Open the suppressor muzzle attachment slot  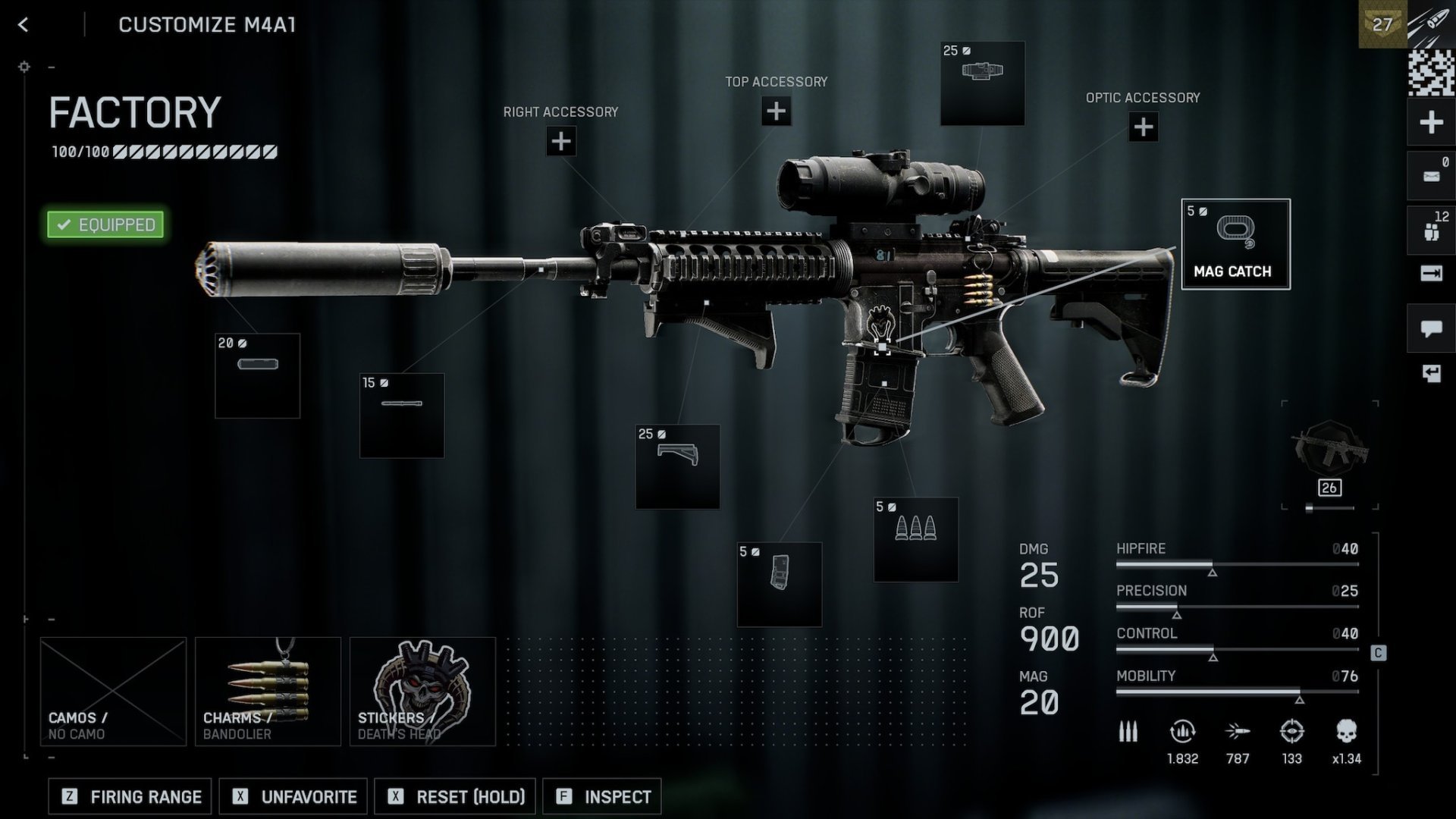pos(257,375)
